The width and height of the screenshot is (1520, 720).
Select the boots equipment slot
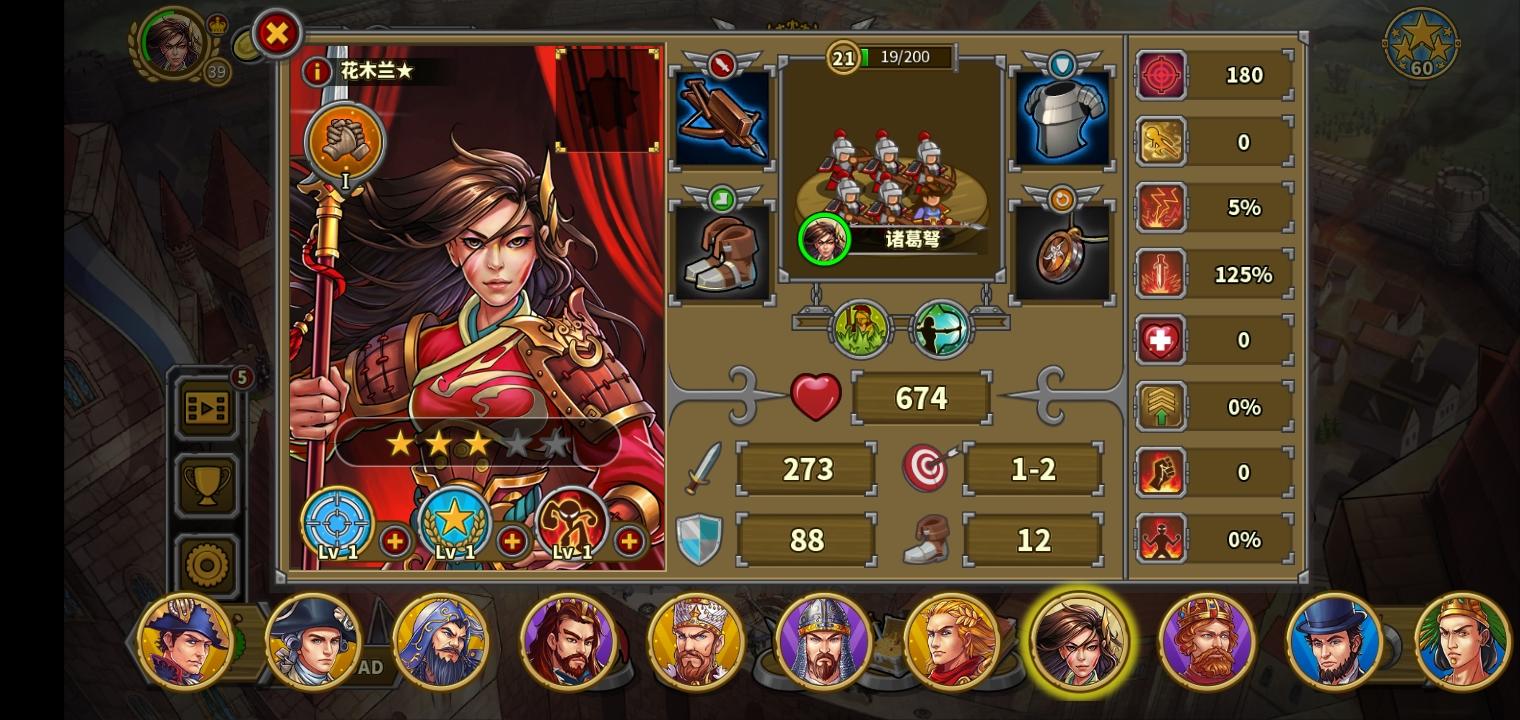[x=722, y=250]
